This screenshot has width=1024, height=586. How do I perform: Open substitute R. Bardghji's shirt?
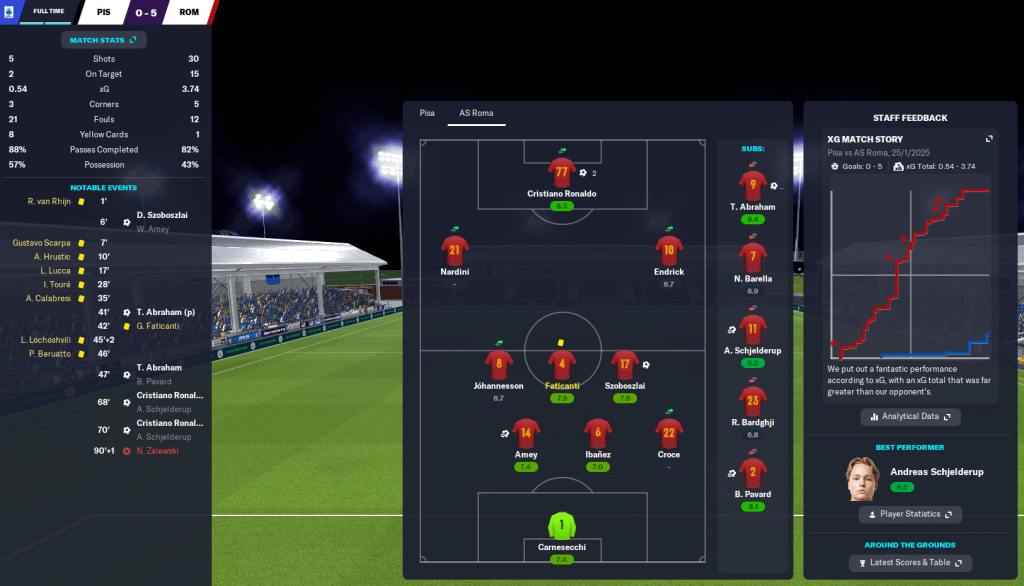[x=752, y=402]
